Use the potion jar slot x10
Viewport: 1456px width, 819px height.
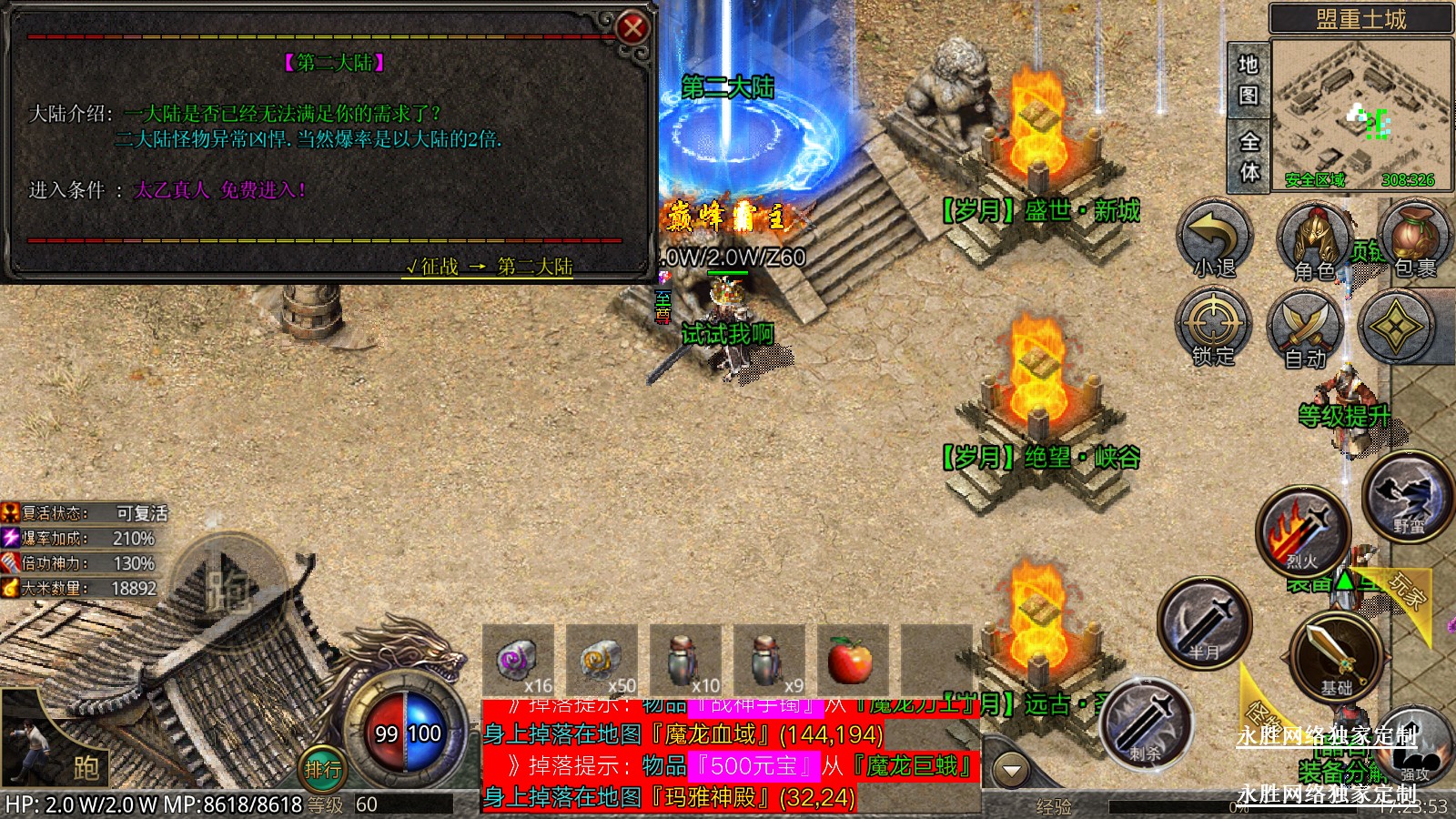click(685, 659)
